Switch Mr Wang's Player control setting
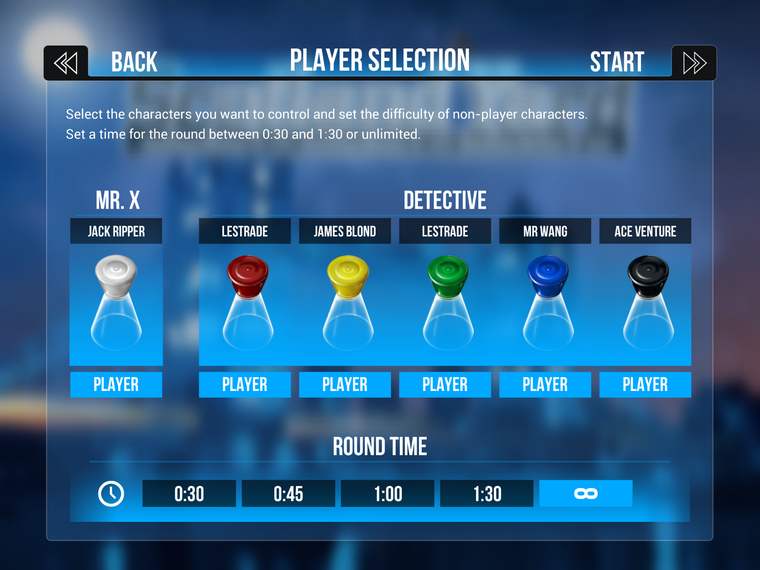This screenshot has width=760, height=570. [x=545, y=384]
